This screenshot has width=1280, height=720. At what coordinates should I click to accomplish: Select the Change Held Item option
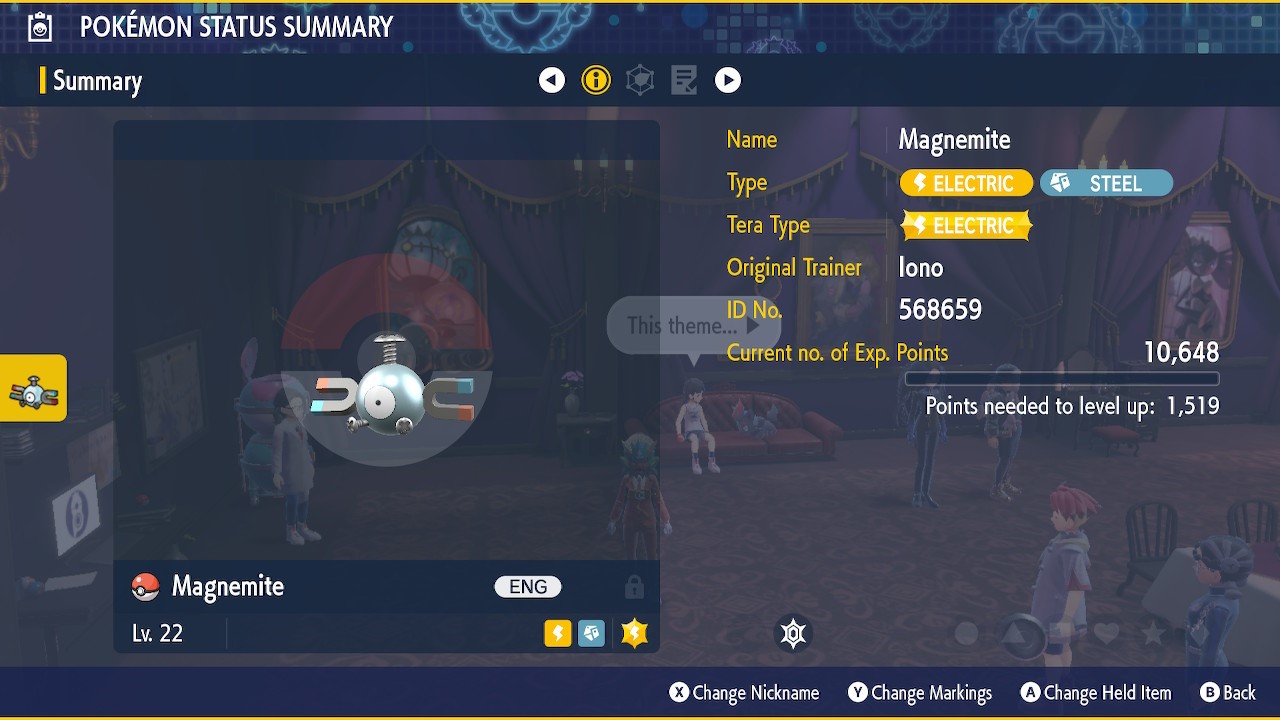(1095, 693)
